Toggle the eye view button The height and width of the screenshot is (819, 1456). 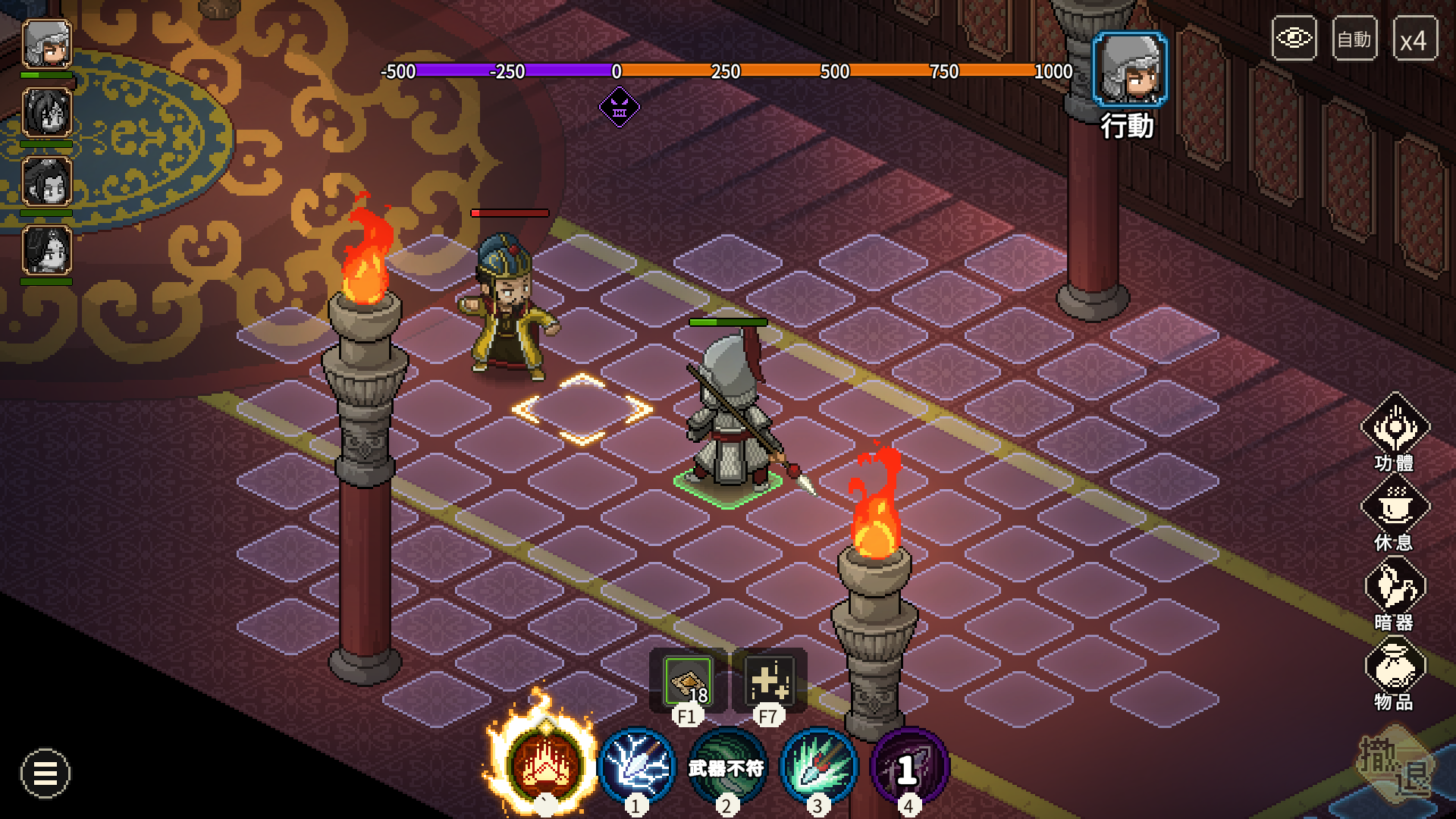pos(1294,38)
